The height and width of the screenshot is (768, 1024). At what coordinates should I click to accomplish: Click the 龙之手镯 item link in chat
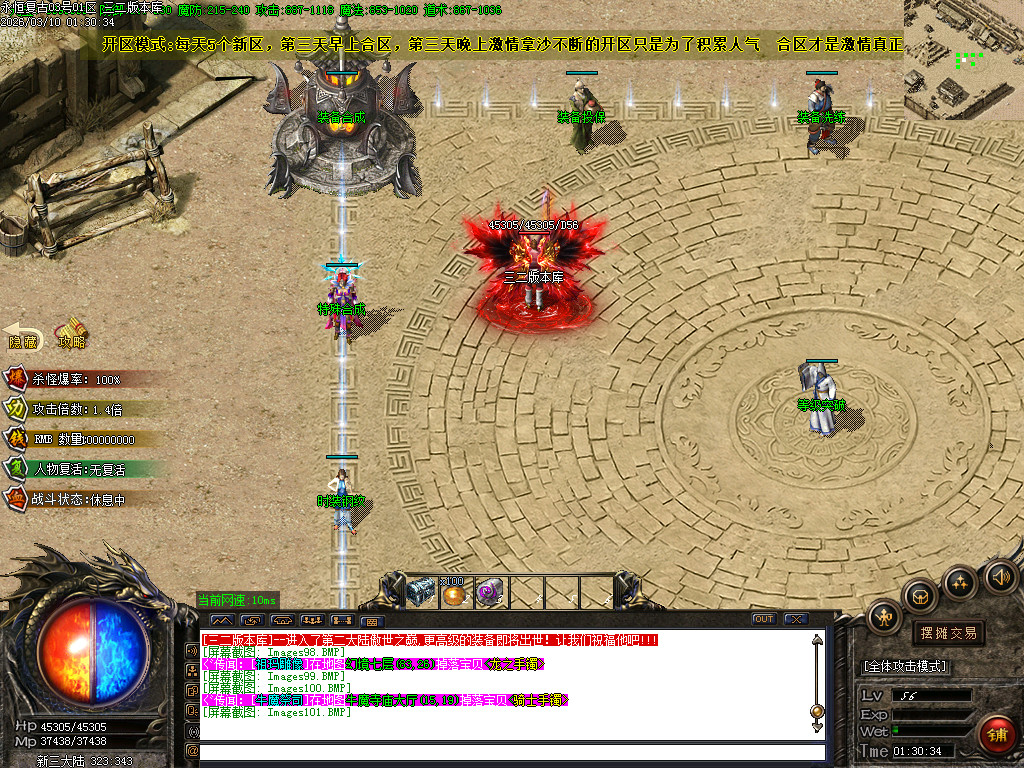pos(519,664)
